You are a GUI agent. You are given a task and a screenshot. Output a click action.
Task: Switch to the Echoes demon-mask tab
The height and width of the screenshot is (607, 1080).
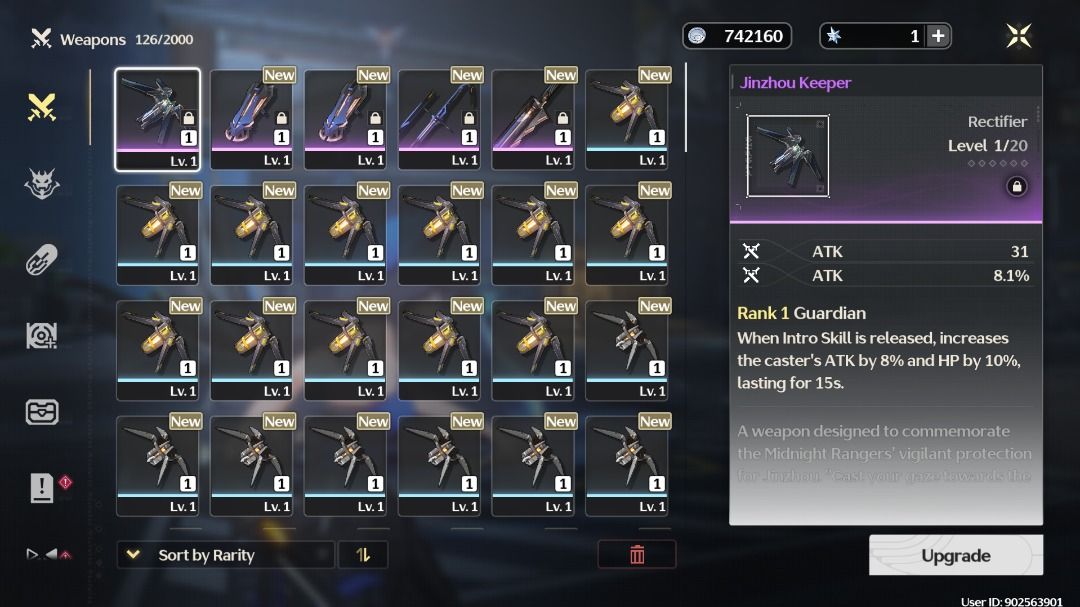[42, 183]
